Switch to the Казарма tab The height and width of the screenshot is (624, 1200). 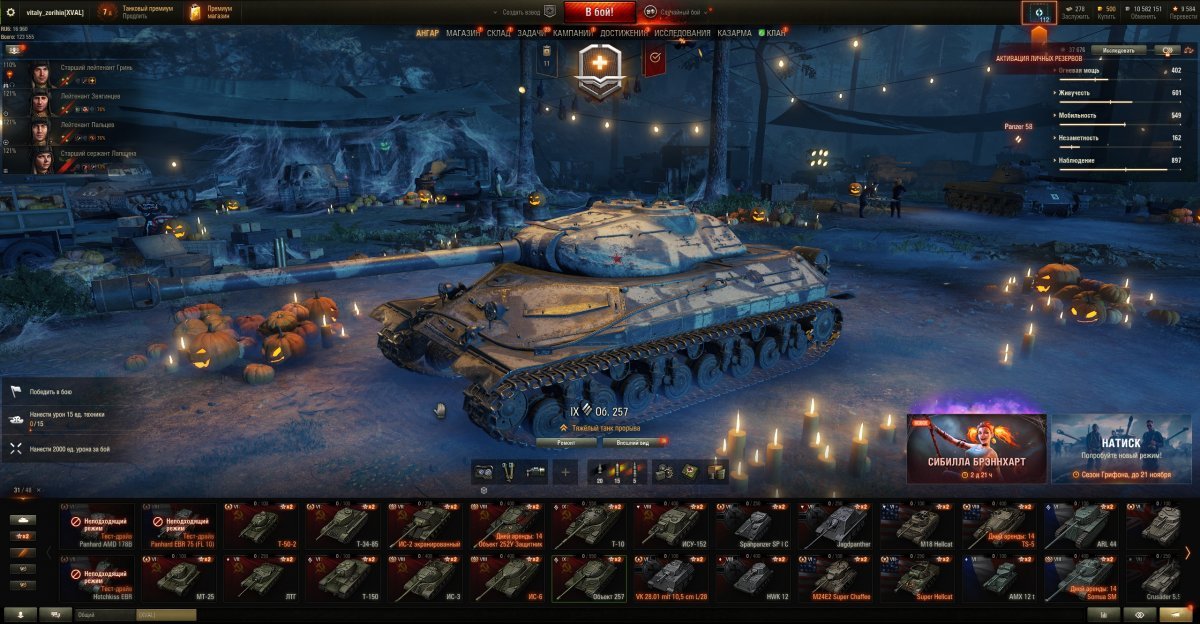[734, 33]
